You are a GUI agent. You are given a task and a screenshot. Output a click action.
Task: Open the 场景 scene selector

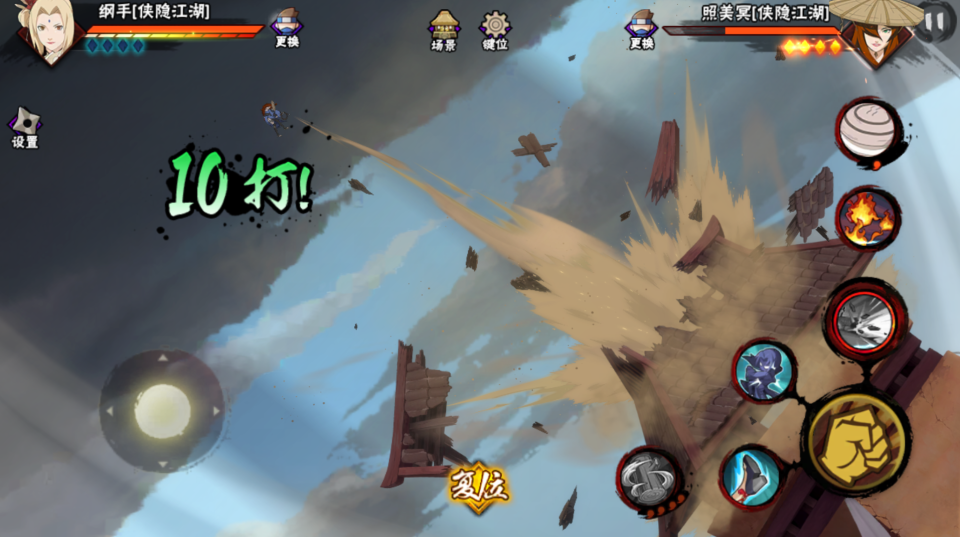pos(444,28)
